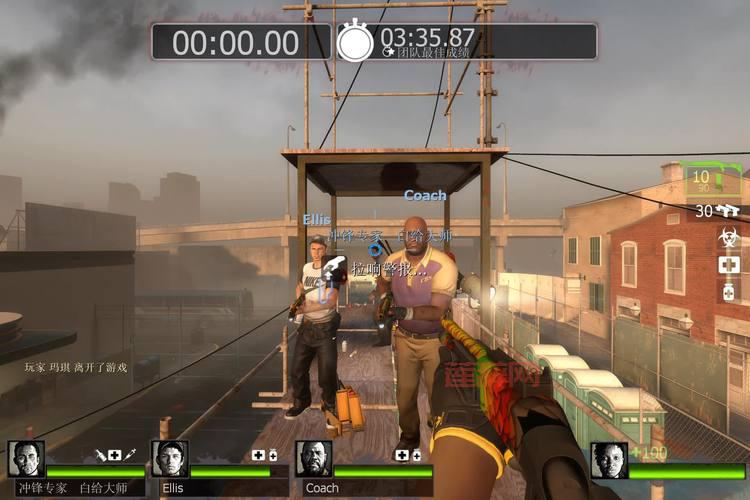Choose the first aid kit slot
This screenshot has height=500, width=750.
(x=728, y=265)
